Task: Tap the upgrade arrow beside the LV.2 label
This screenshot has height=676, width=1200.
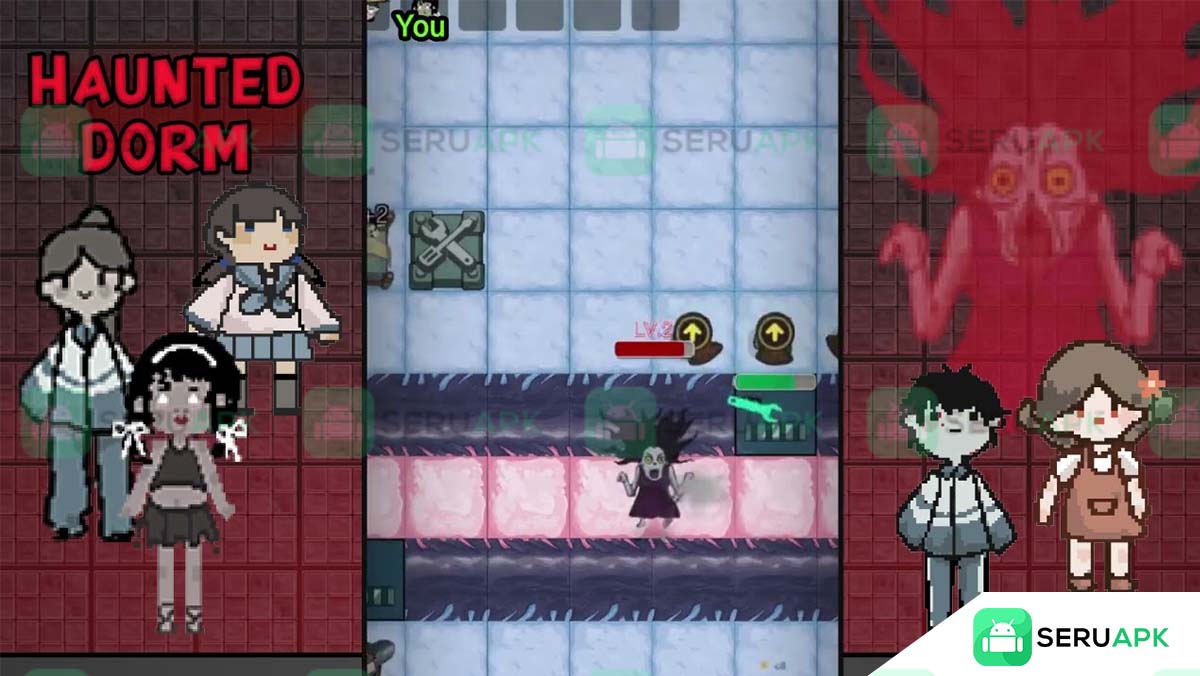Action: tap(692, 330)
